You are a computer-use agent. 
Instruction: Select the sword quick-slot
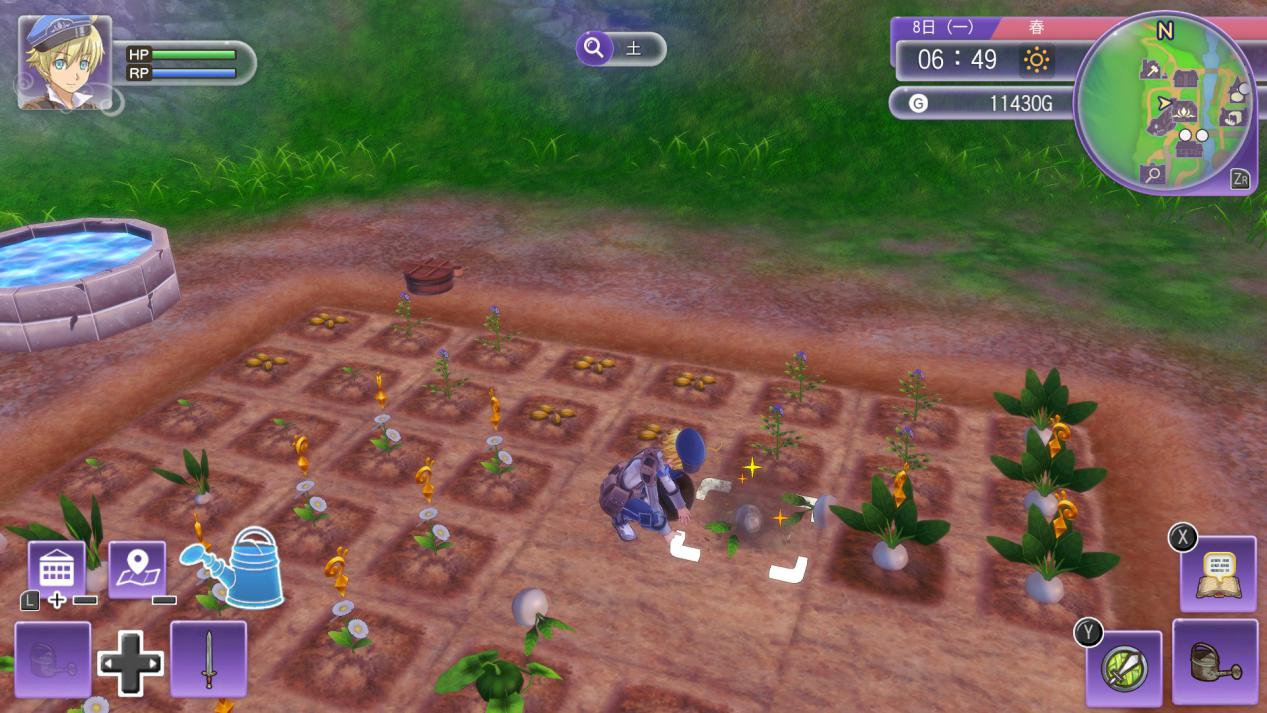coord(208,658)
